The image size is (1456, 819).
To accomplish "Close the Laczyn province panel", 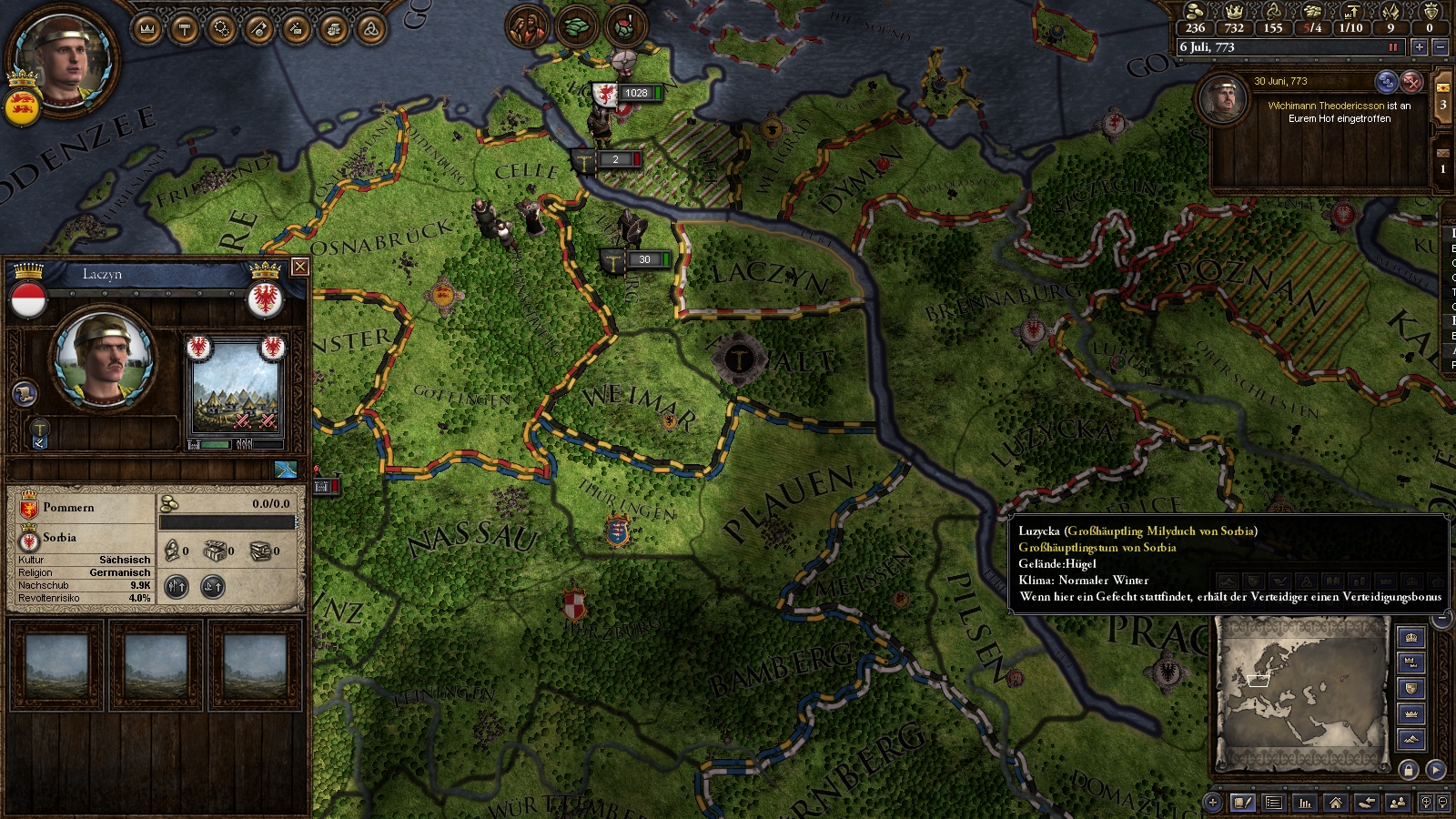I will coord(299,267).
